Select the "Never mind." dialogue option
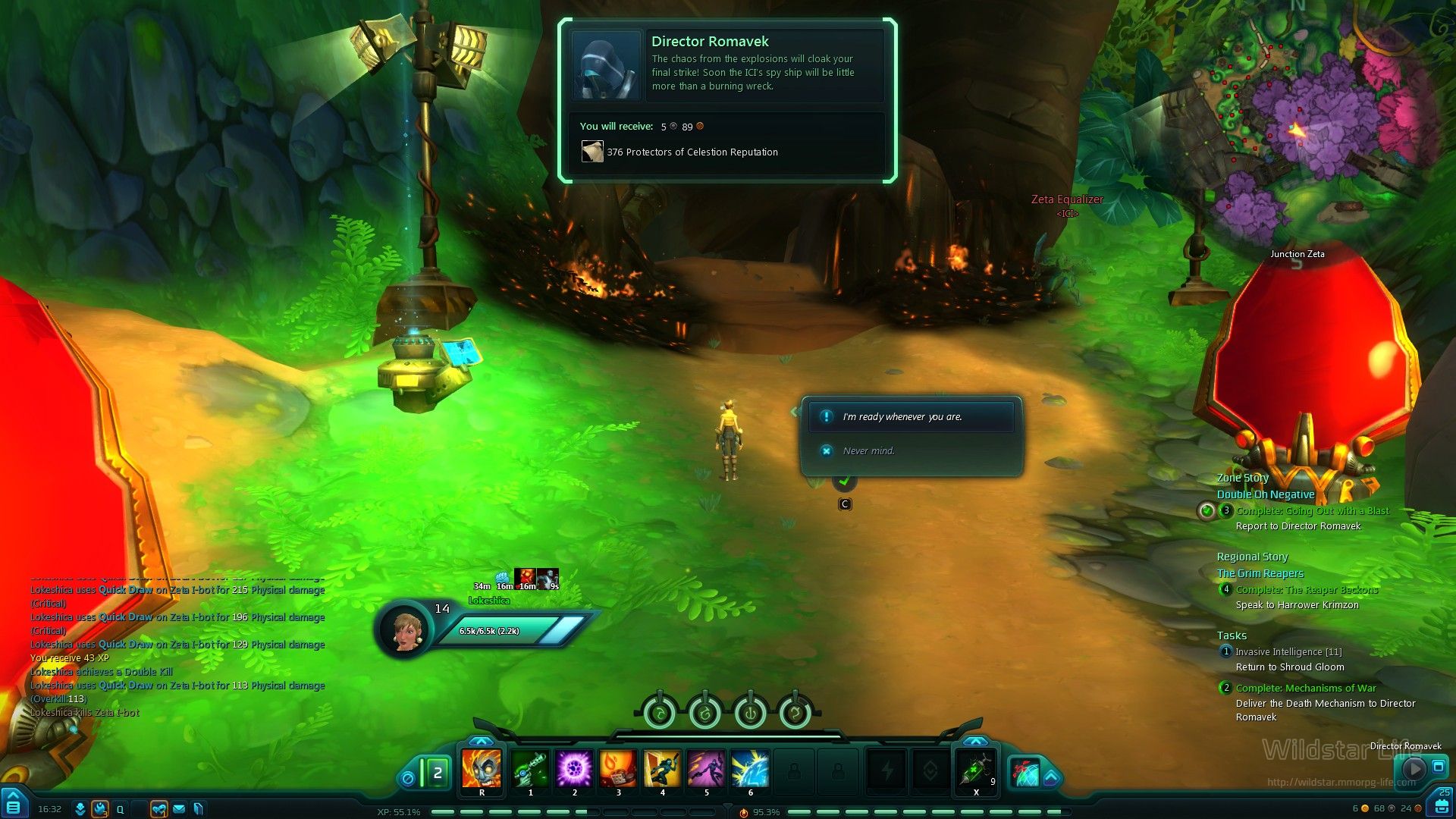This screenshot has width=1456, height=819. tap(868, 451)
